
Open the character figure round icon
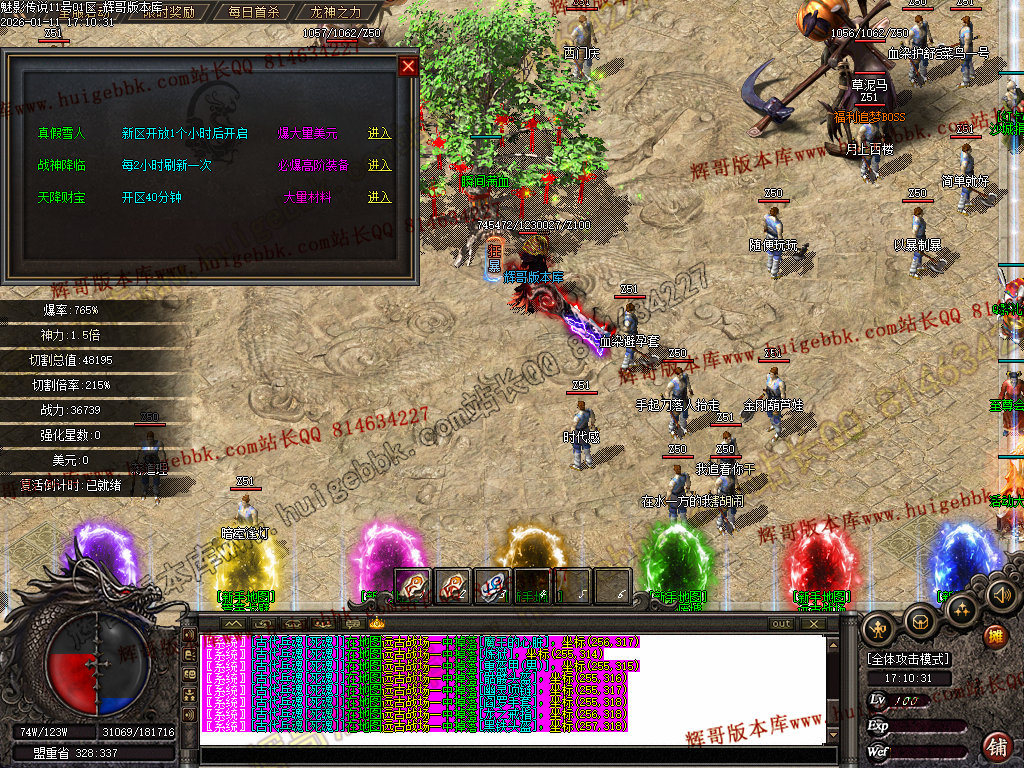880,629
